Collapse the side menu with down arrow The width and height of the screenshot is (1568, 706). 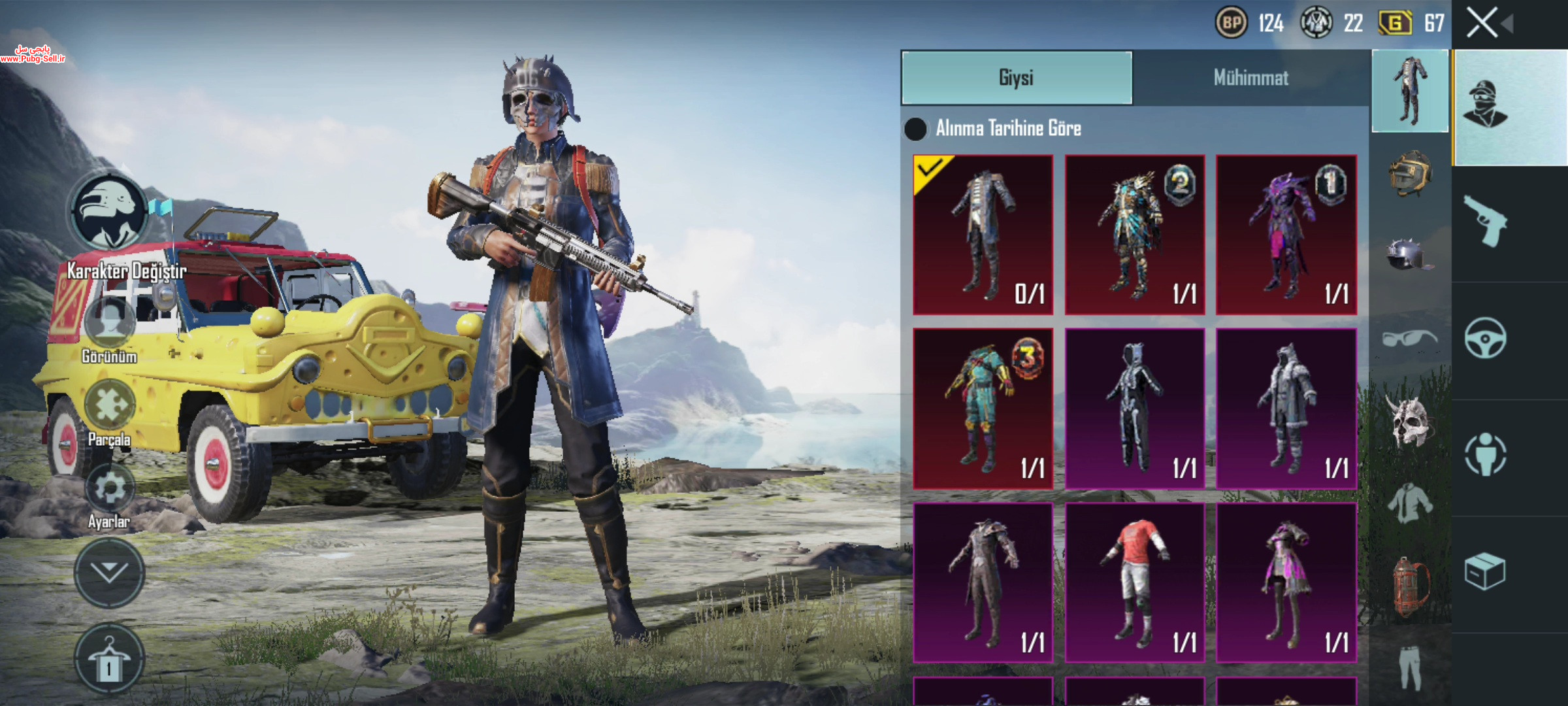click(109, 573)
